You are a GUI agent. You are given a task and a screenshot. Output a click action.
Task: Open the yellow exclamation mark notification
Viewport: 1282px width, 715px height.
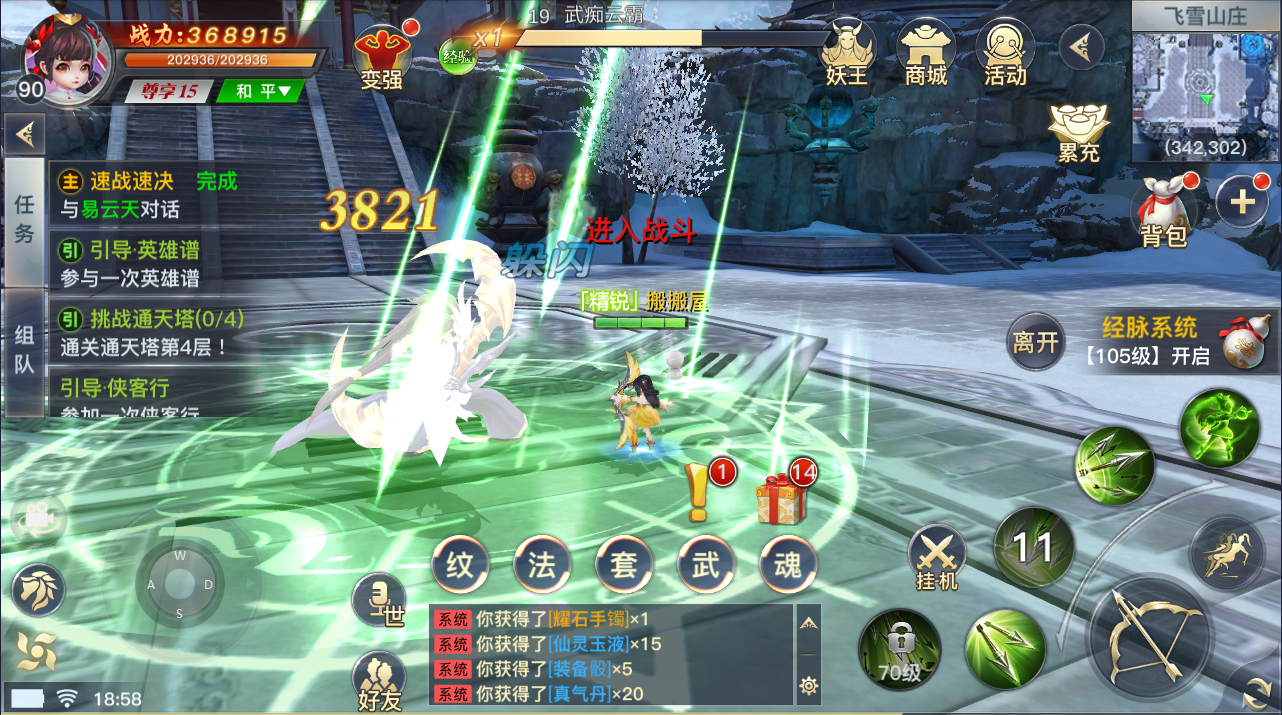699,493
